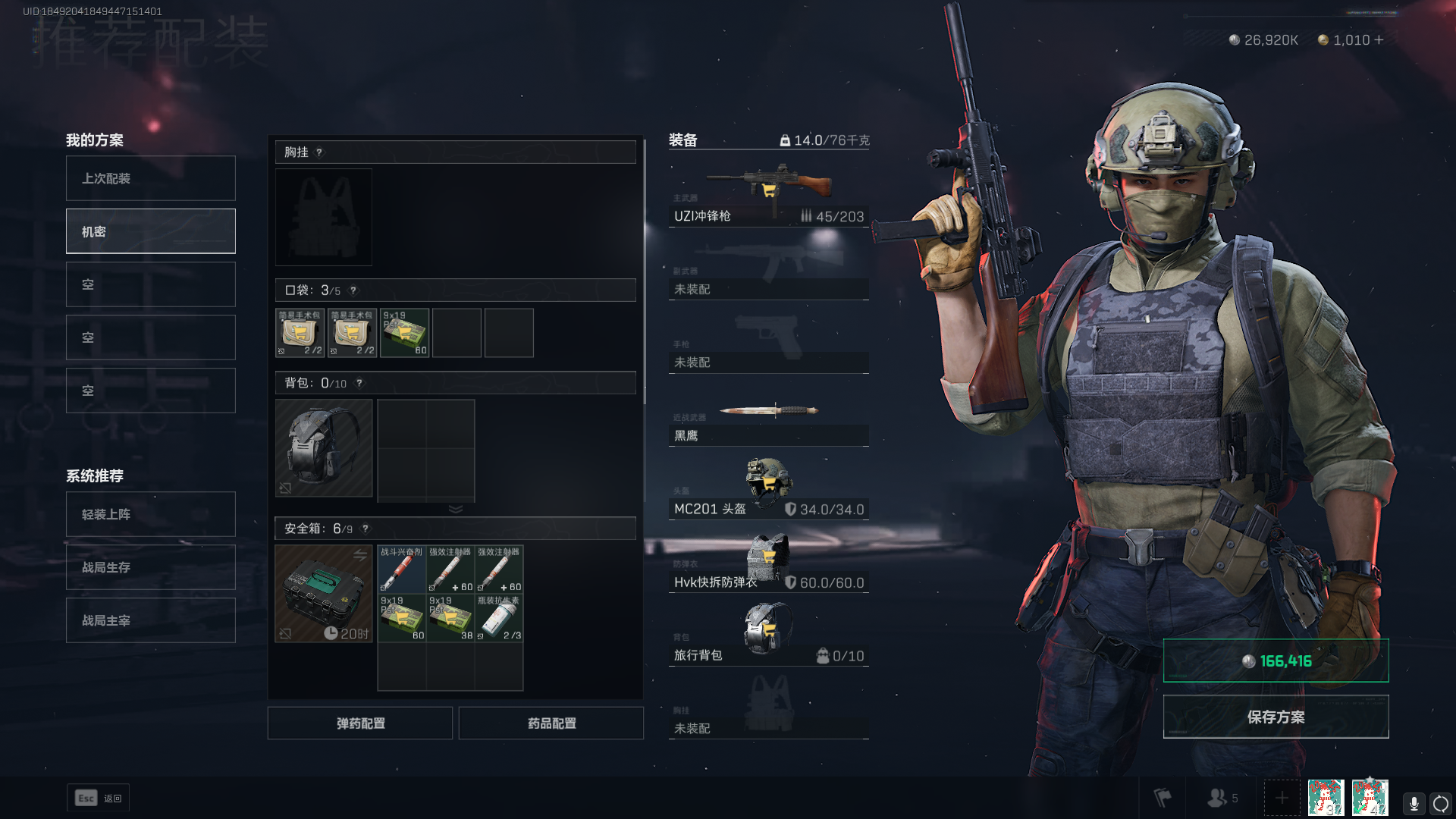This screenshot has width=1456, height=819.
Task: Pick the 轻装上阵 recommended loadout
Action: pyautogui.click(x=150, y=514)
